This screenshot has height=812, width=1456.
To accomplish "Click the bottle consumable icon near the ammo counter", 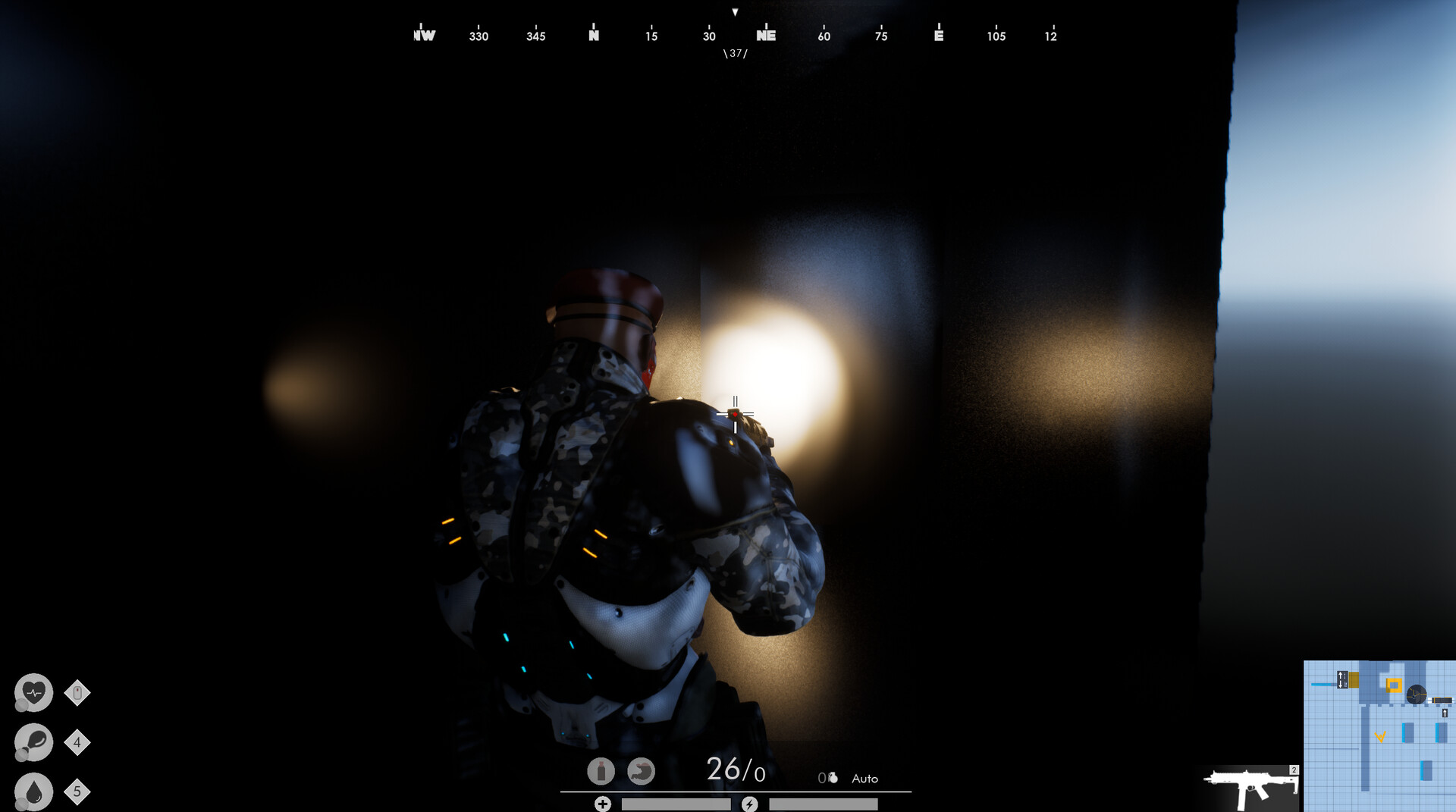I will [x=601, y=770].
